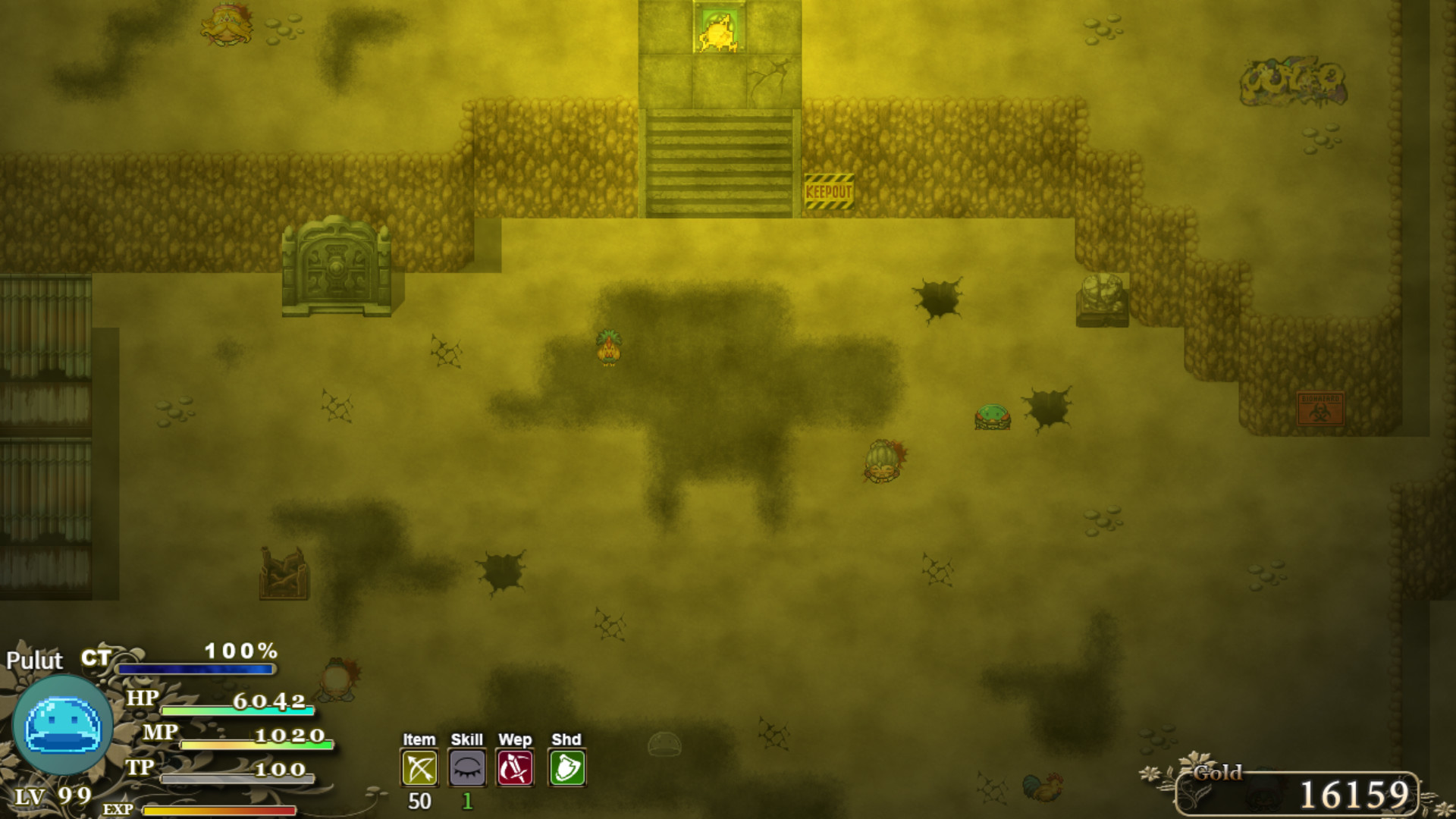Raise the green Shd shield icon
Screen dimensions: 1456x819
click(x=566, y=767)
